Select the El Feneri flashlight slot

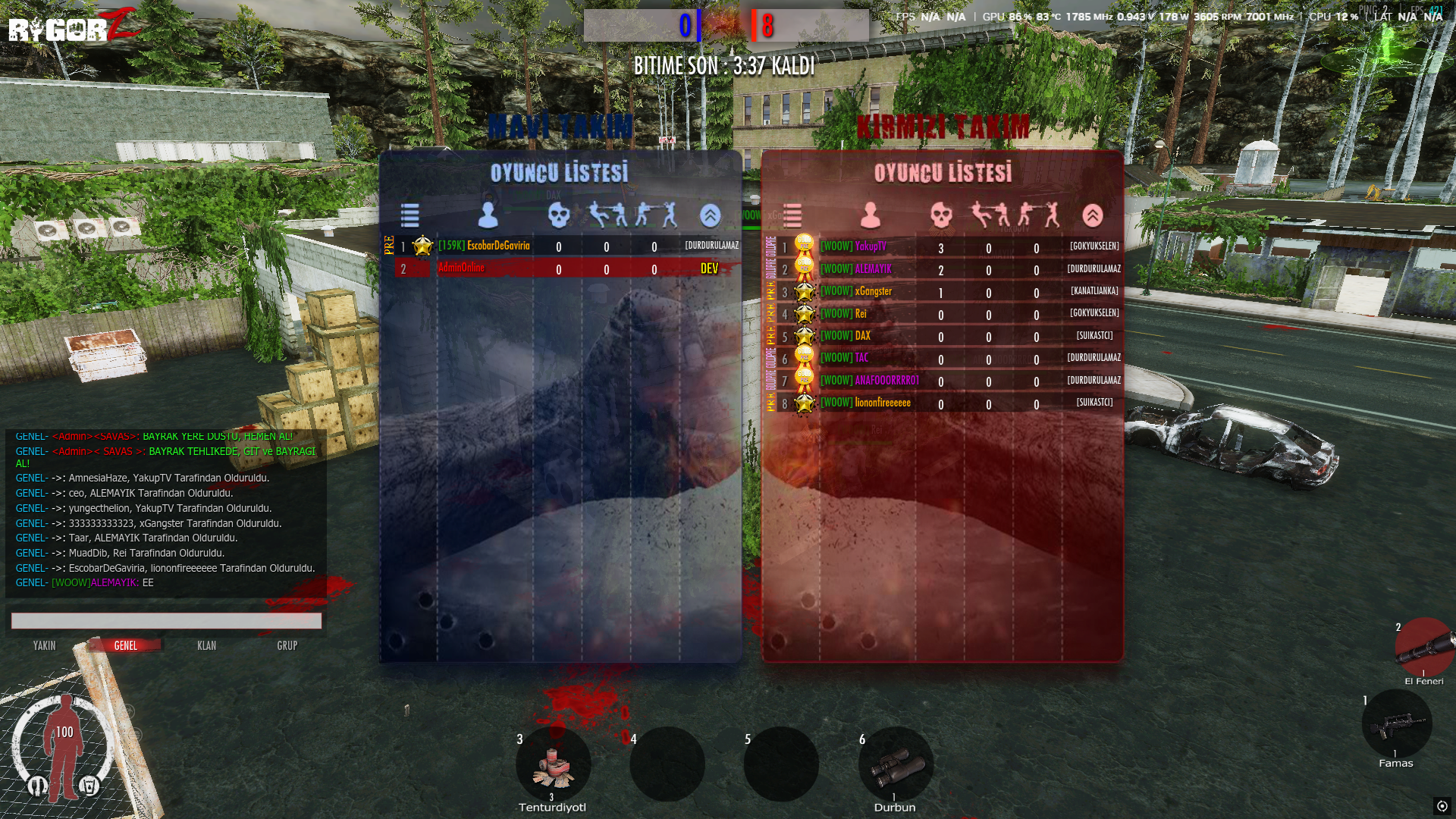(1423, 647)
